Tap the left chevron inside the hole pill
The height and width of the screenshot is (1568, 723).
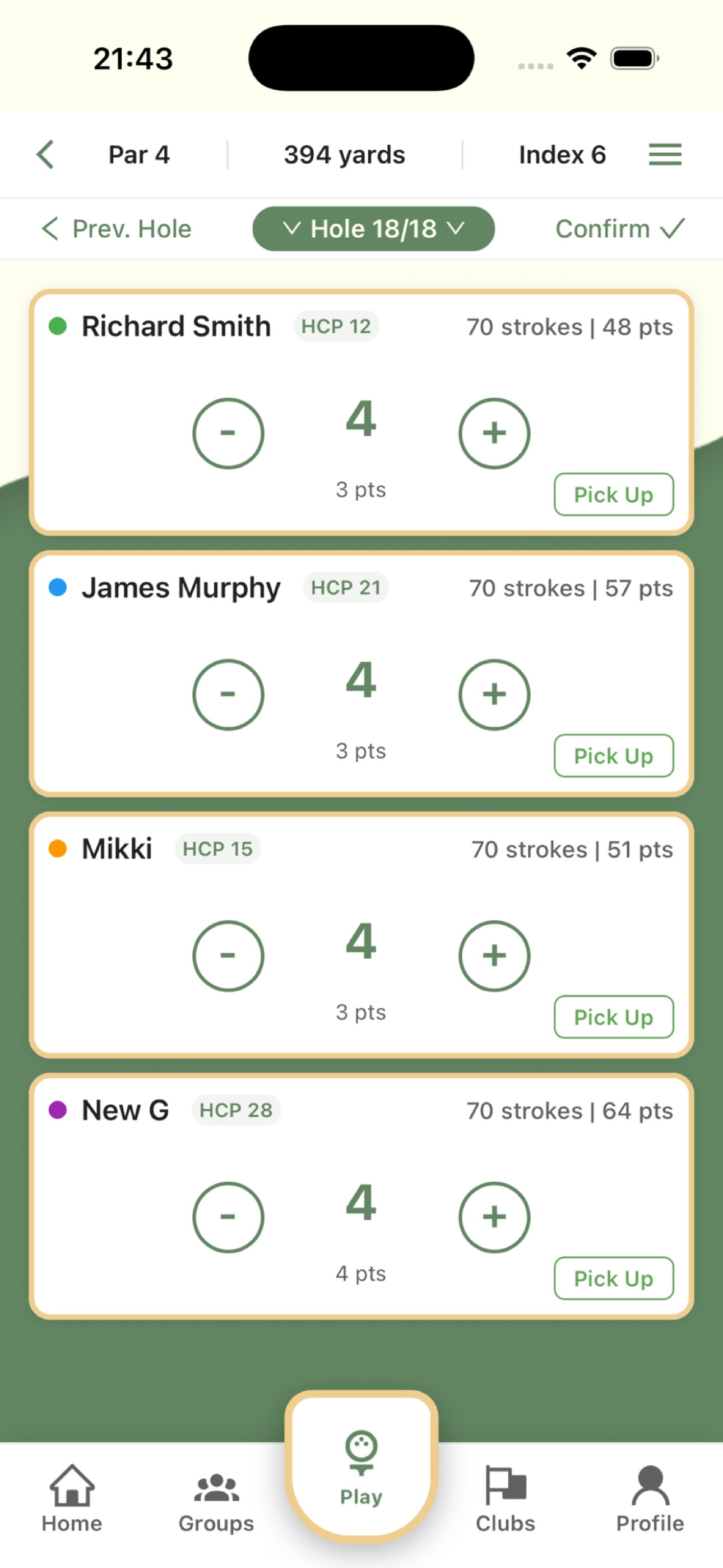pyautogui.click(x=293, y=229)
